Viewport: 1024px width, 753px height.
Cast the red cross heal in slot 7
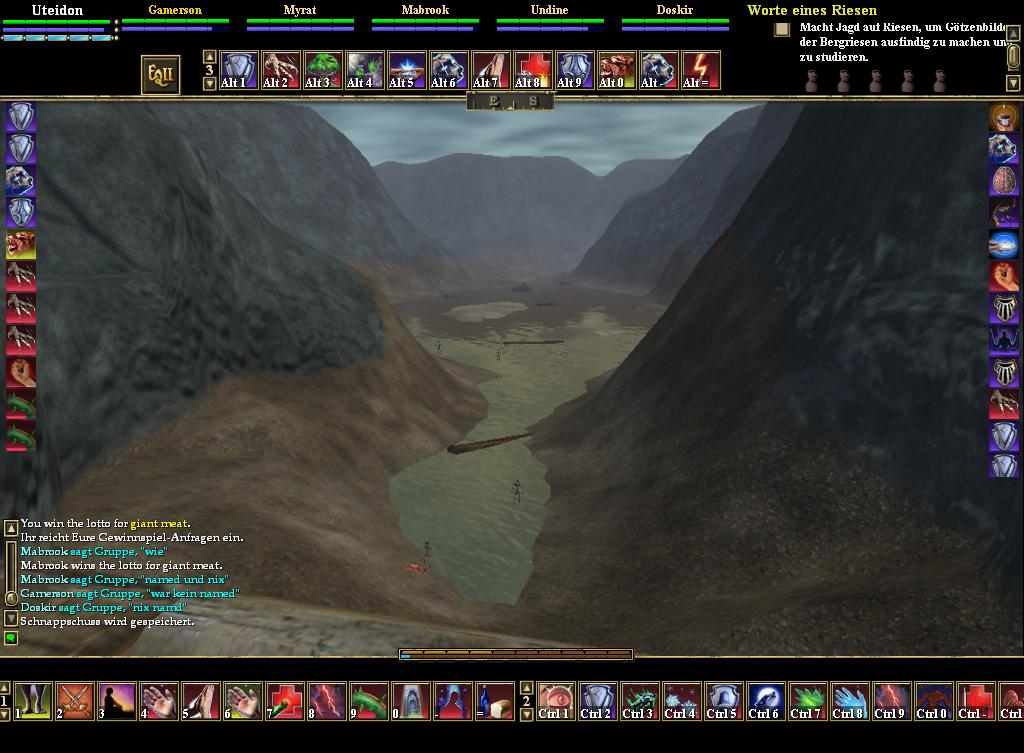click(x=285, y=701)
